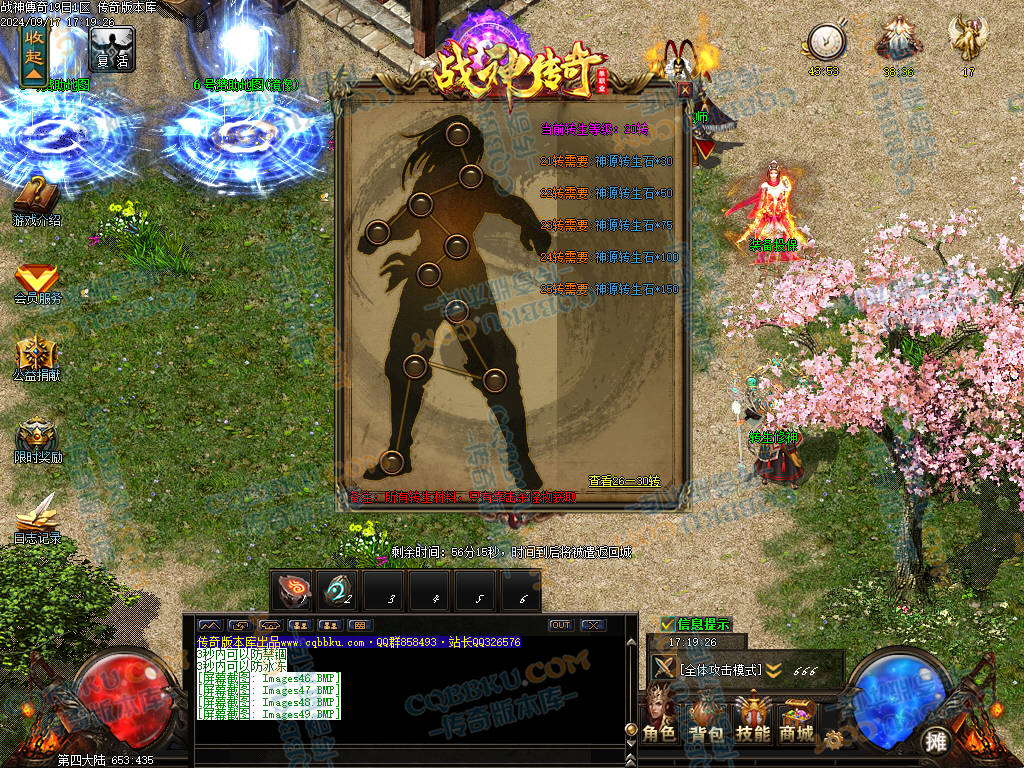Open the 角色 character sheet
The height and width of the screenshot is (768, 1024).
pos(660,716)
